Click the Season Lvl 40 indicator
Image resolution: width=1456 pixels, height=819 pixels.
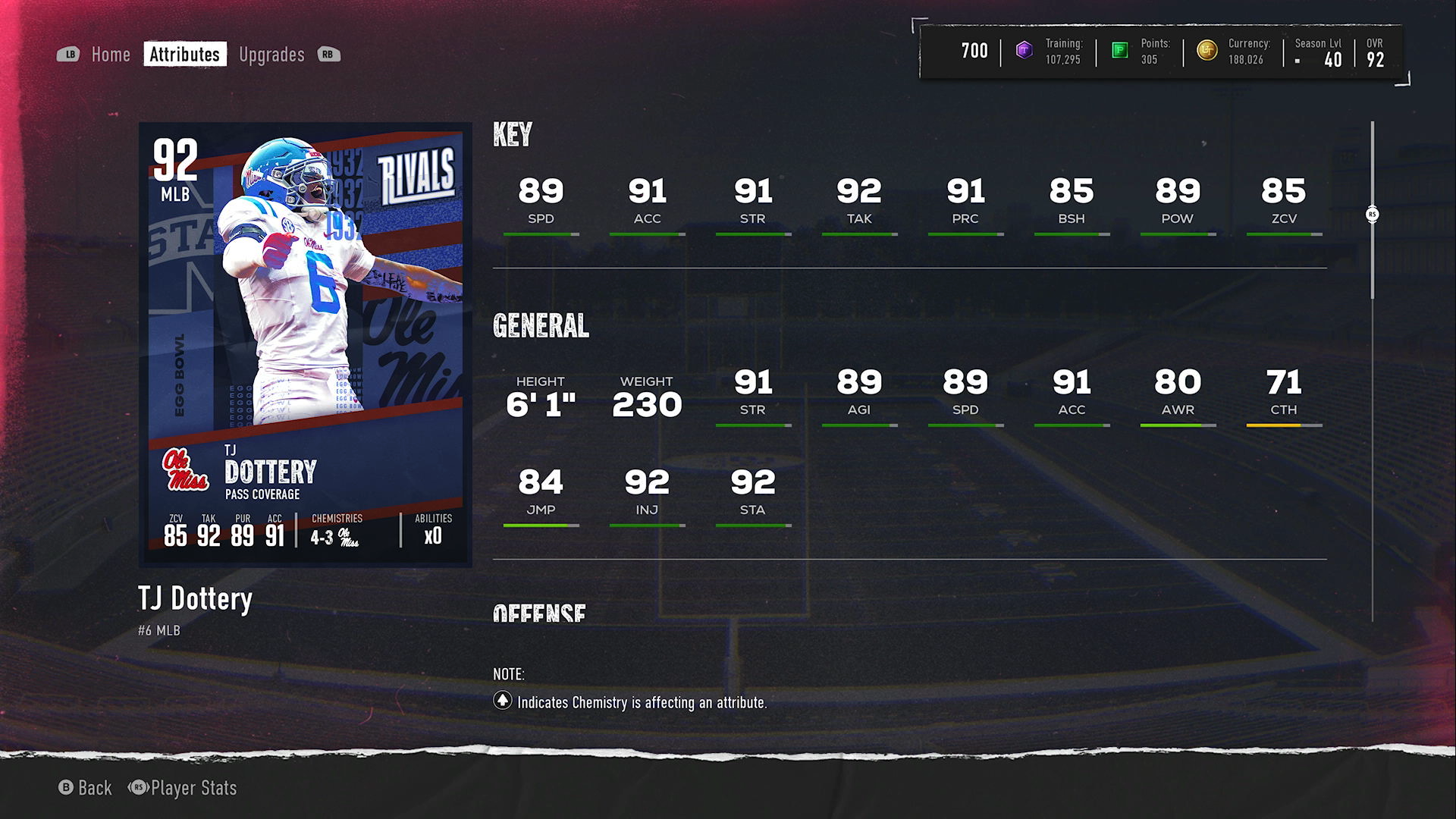[1319, 52]
